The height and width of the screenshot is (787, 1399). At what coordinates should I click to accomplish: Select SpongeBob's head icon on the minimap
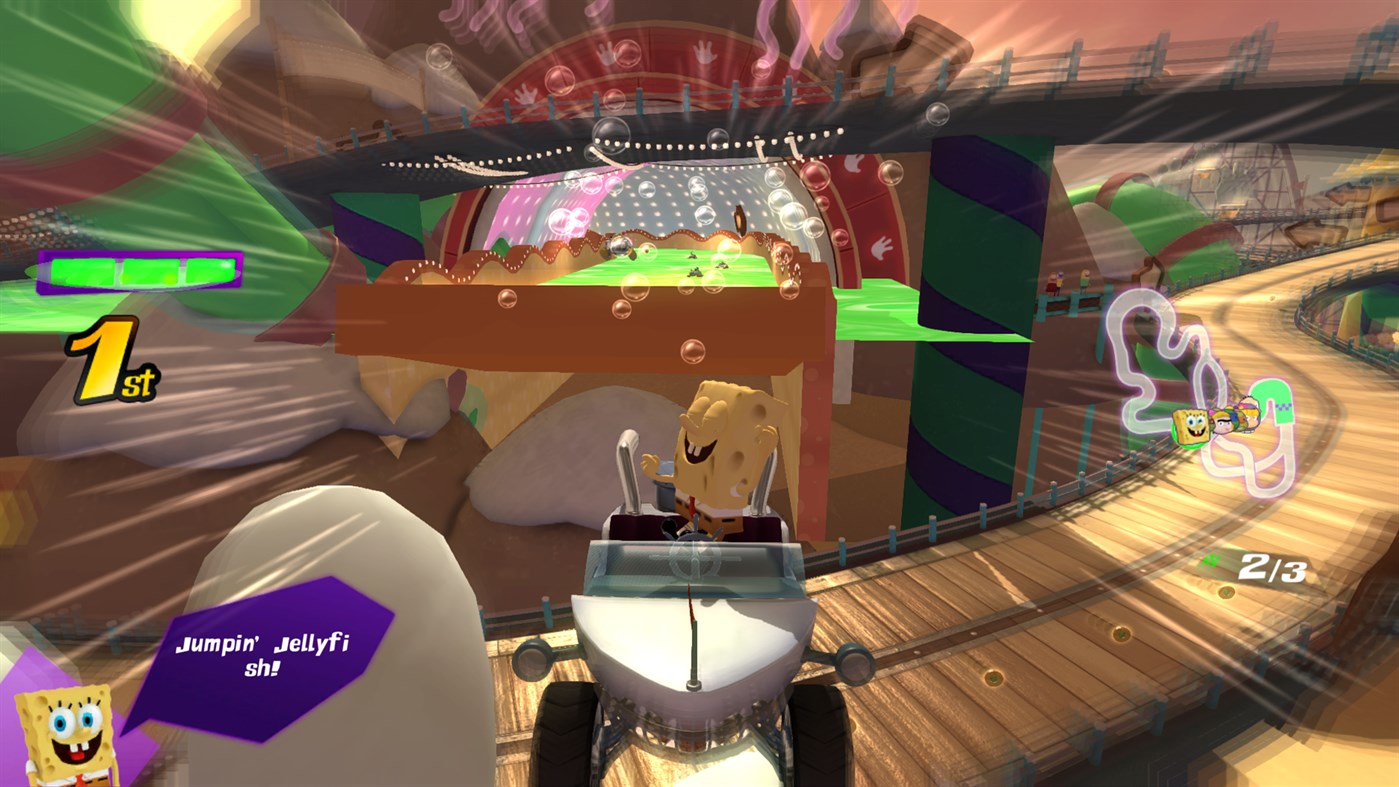coord(1191,424)
